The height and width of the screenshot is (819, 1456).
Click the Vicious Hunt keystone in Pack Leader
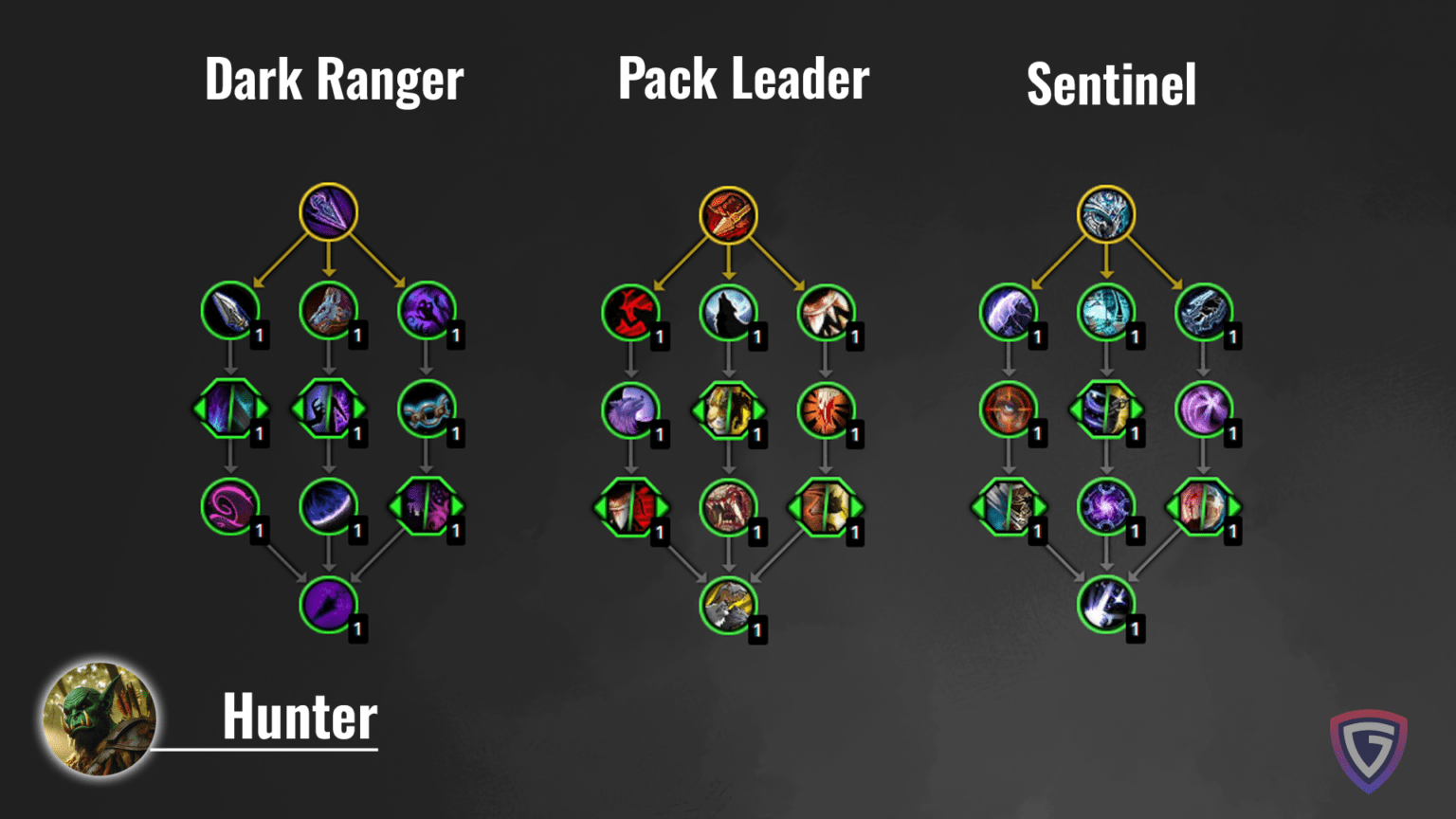728,212
